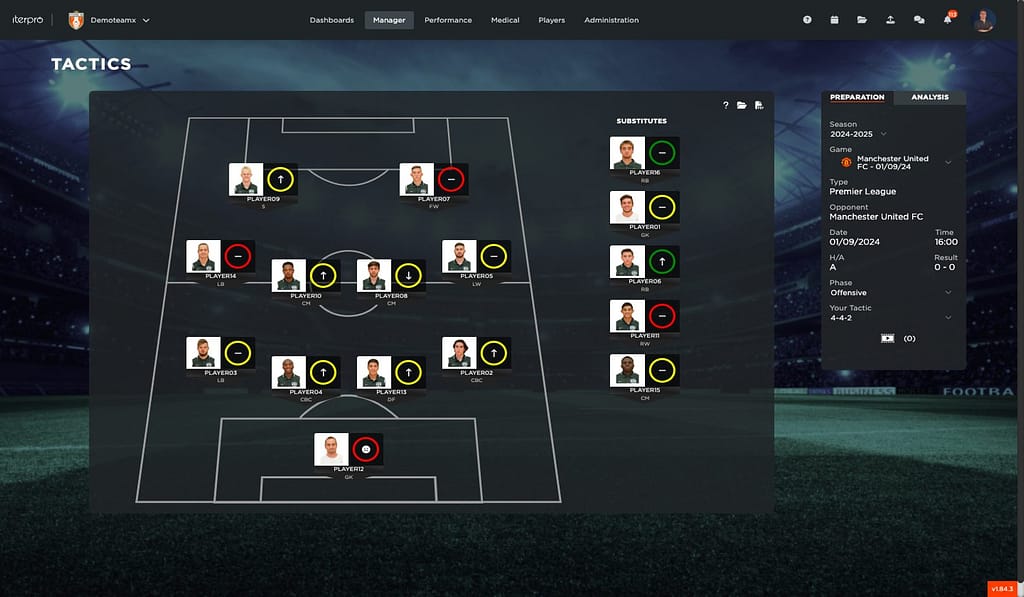The image size is (1024, 597).
Task: Switch to the Analysis tab
Action: tap(930, 97)
